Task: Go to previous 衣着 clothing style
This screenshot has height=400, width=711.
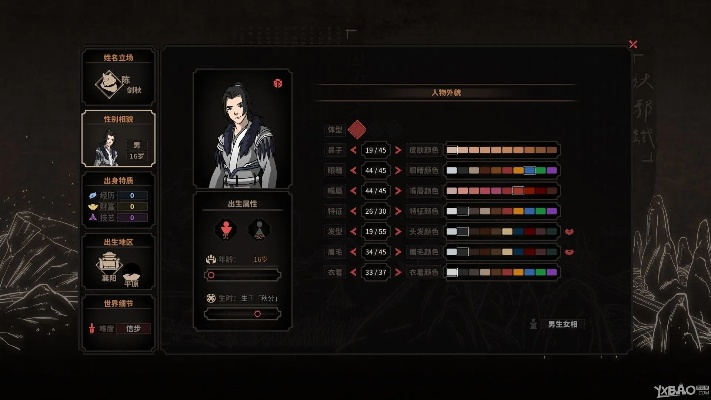Action: tap(353, 272)
